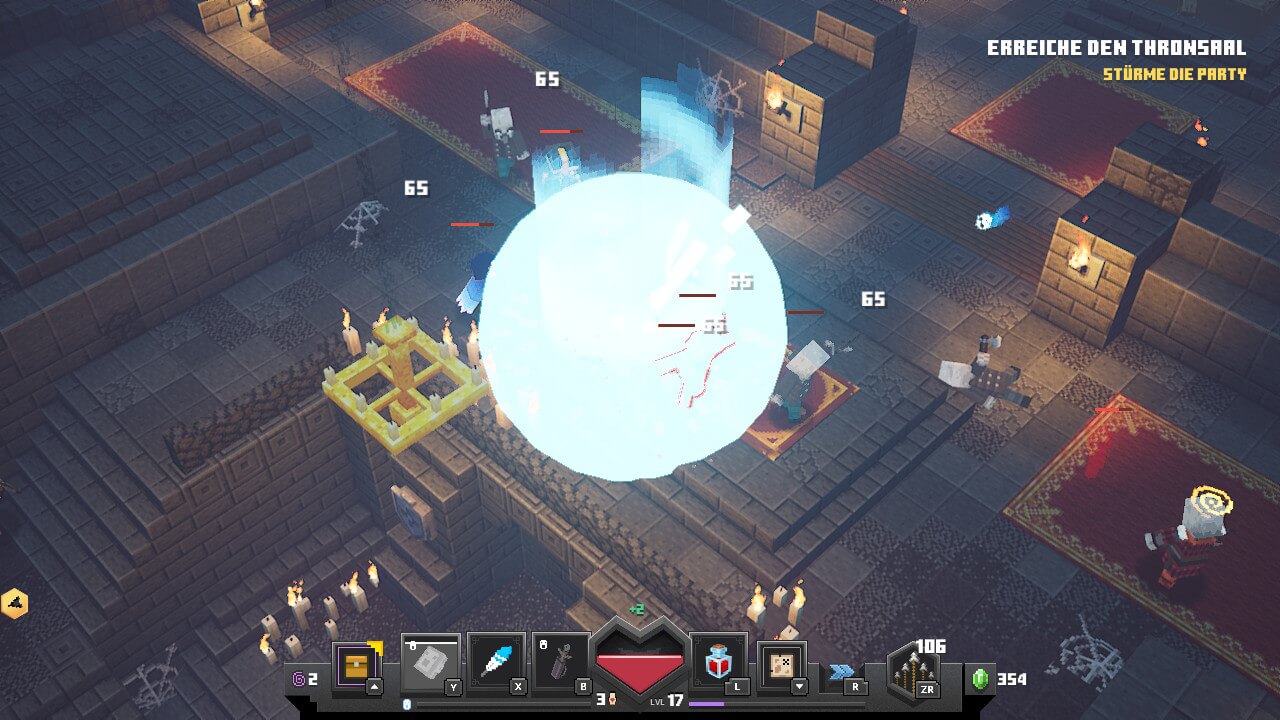Click the objective tracker 'Erreiche den Thronsaal'

1116,48
